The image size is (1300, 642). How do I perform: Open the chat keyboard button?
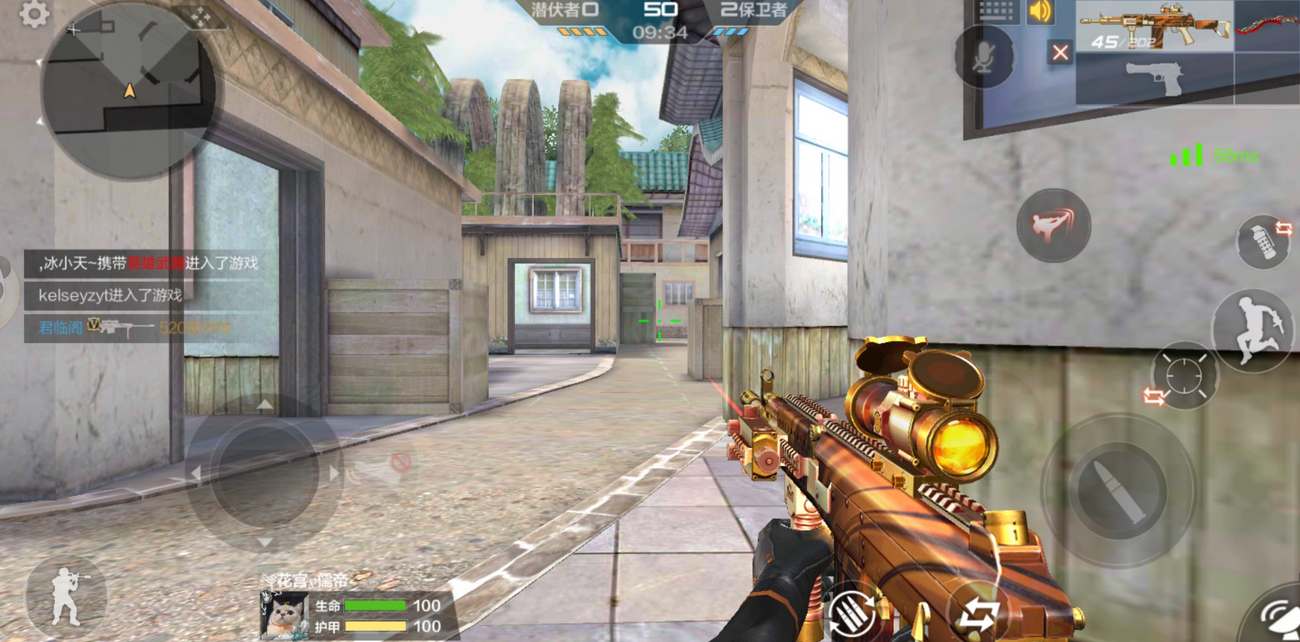point(998,11)
